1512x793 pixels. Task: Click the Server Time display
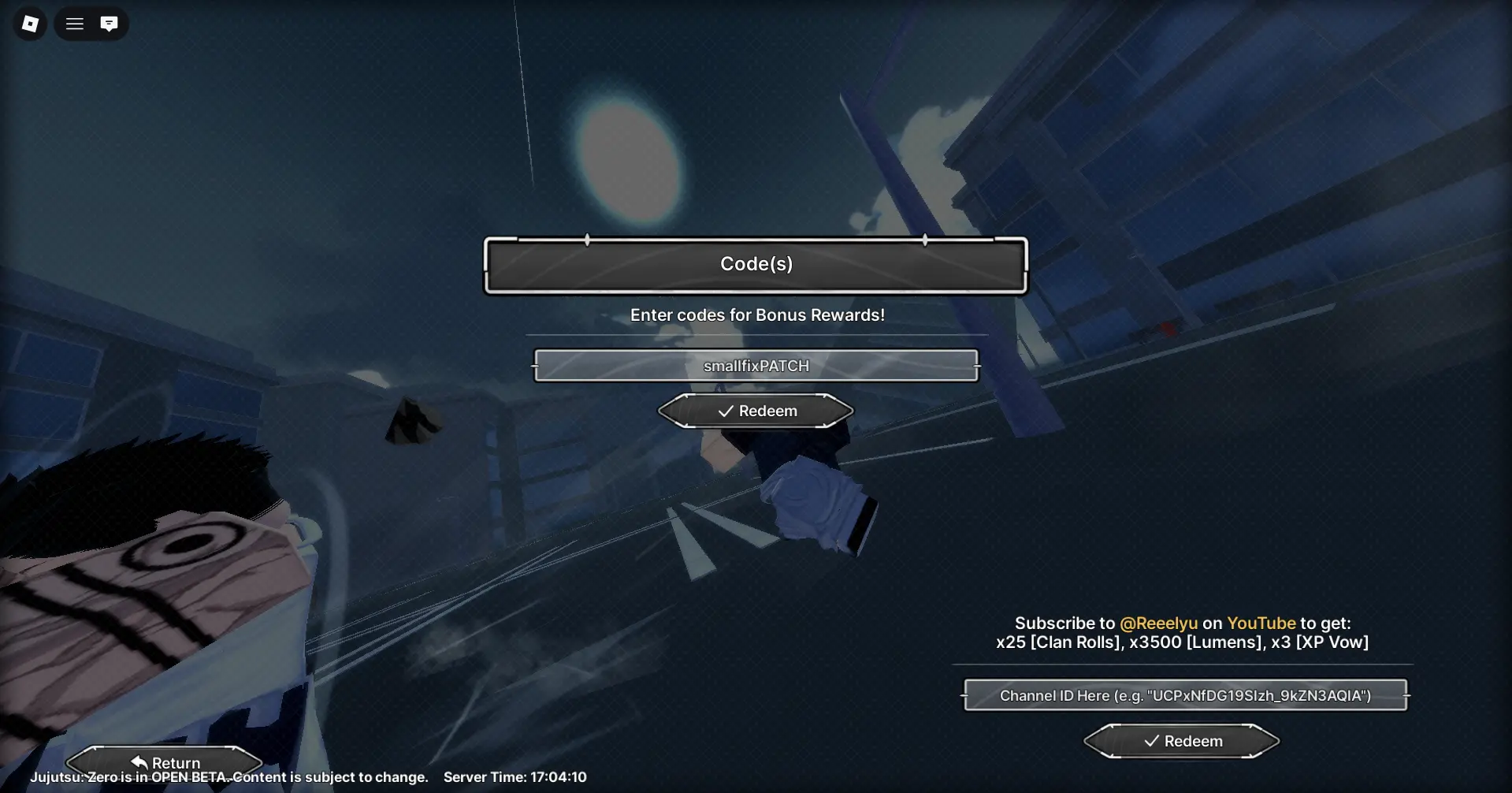click(x=515, y=776)
